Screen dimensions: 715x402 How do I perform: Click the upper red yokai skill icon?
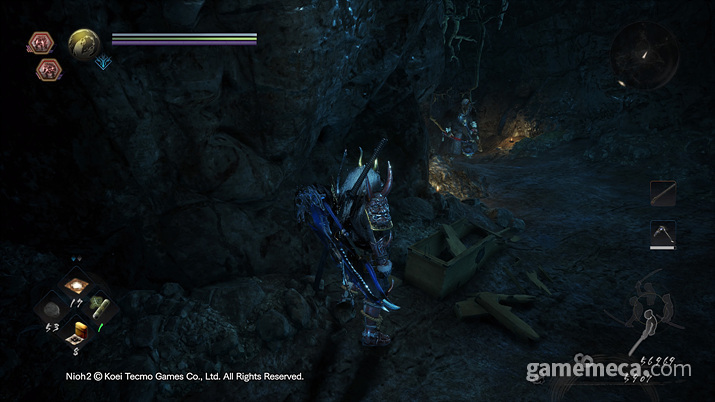coord(41,42)
